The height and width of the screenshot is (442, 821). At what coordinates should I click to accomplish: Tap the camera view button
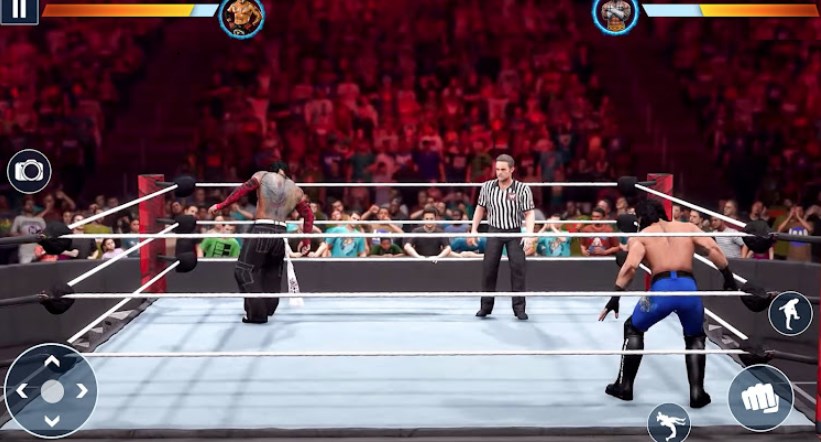pos(29,171)
